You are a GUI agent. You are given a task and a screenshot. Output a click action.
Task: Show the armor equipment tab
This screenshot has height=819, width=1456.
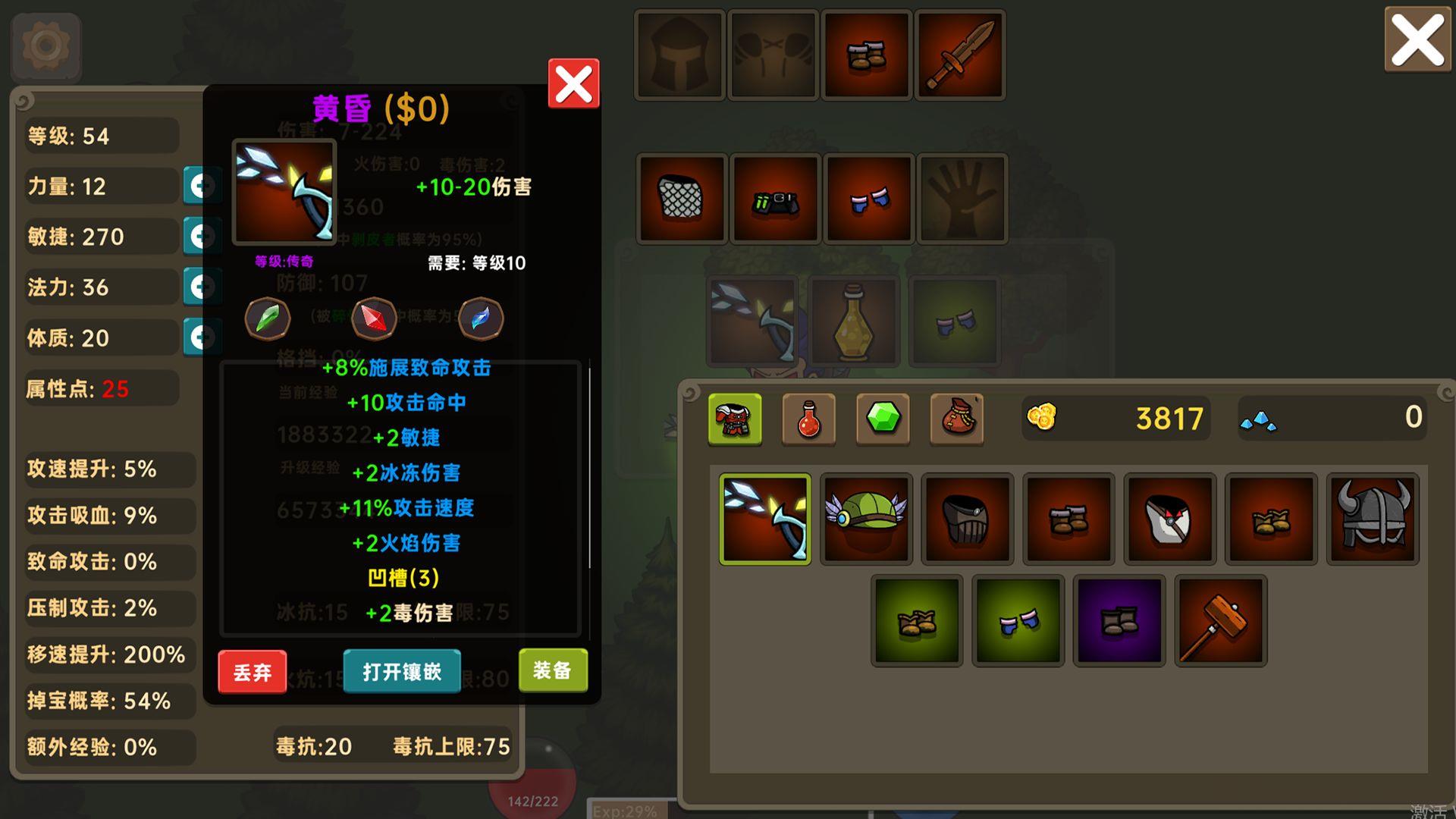pos(734,419)
